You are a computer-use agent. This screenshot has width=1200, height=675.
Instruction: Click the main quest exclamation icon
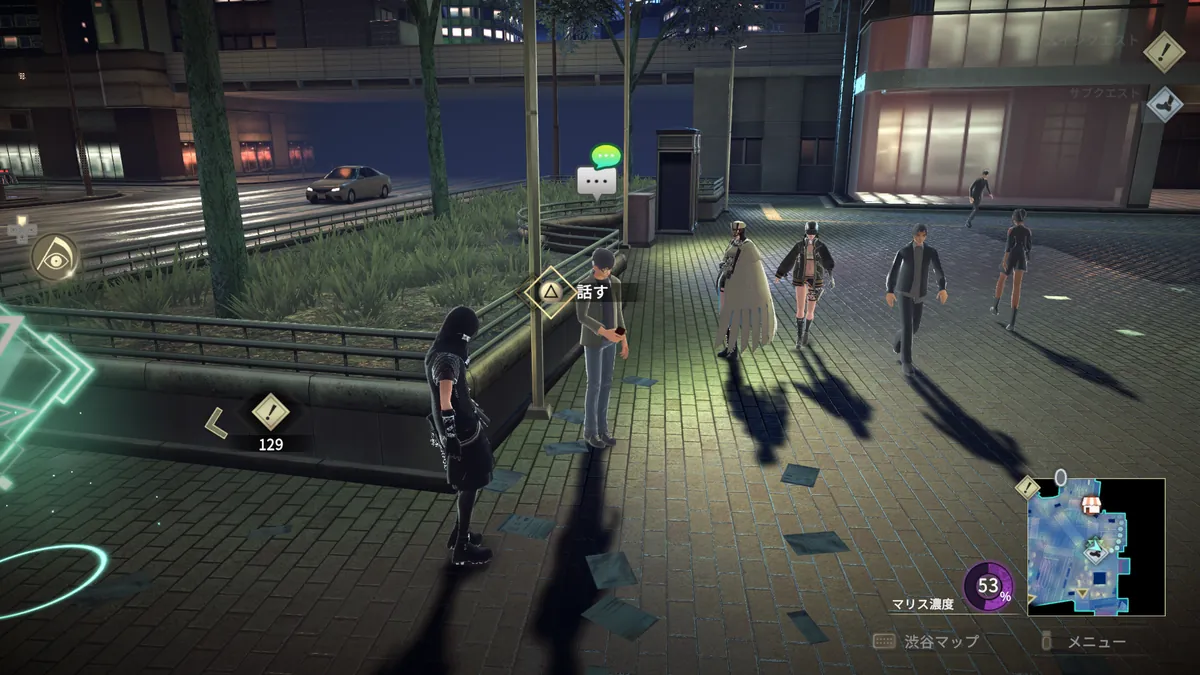[1163, 51]
